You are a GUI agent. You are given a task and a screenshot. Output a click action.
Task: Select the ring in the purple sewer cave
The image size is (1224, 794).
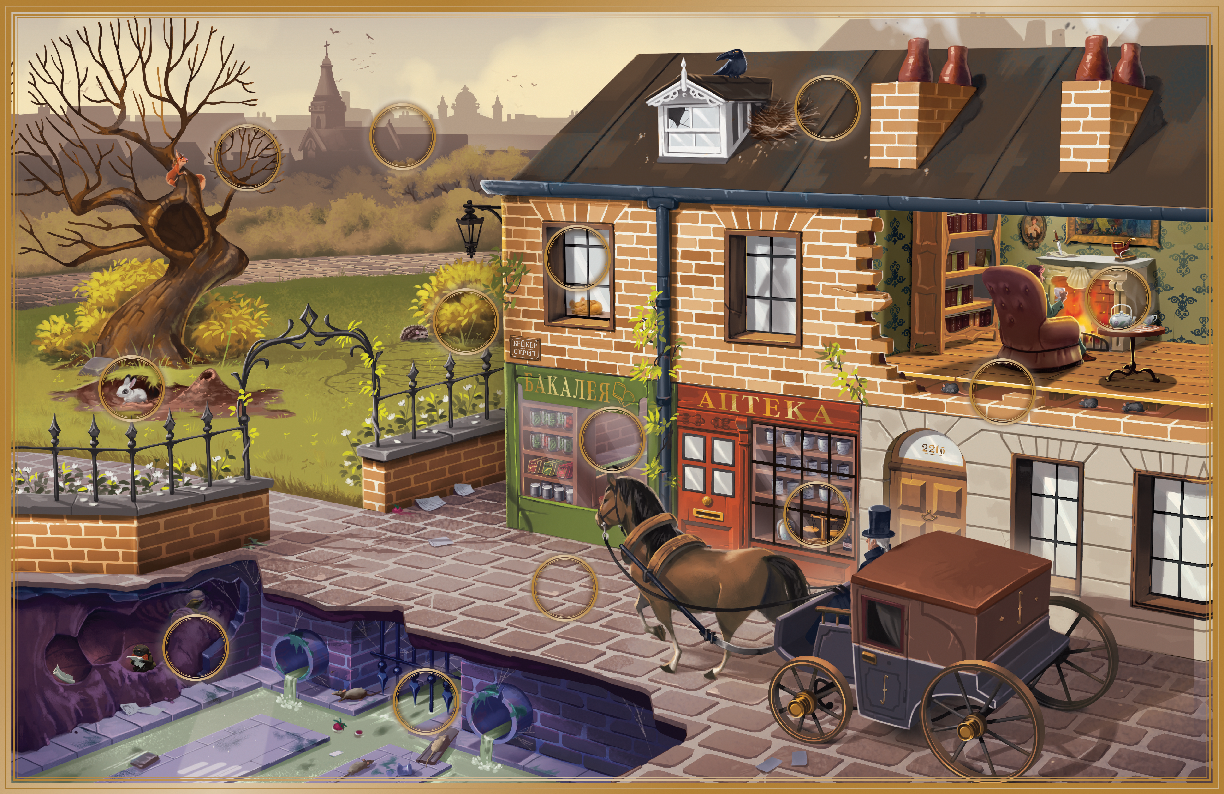tap(195, 647)
